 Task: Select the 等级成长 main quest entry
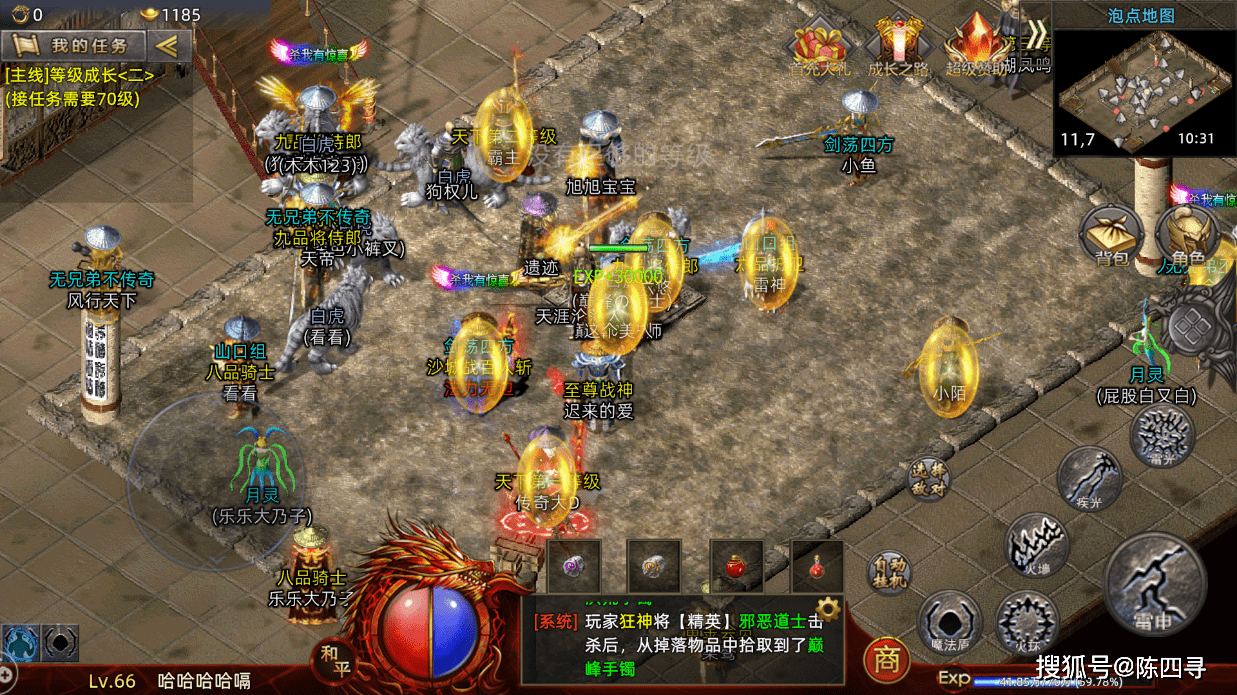point(80,75)
